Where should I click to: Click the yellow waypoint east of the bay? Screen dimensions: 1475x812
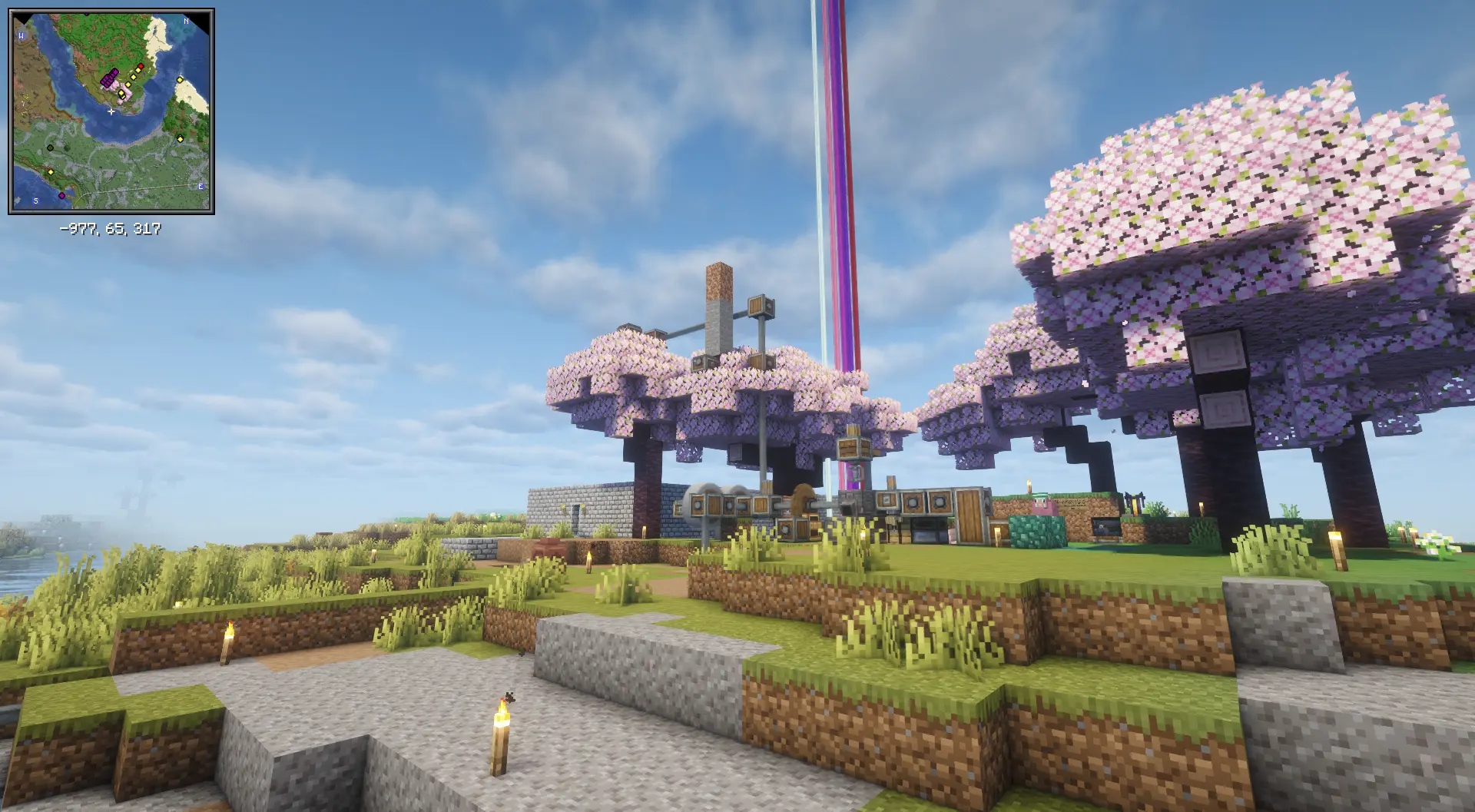(x=180, y=139)
